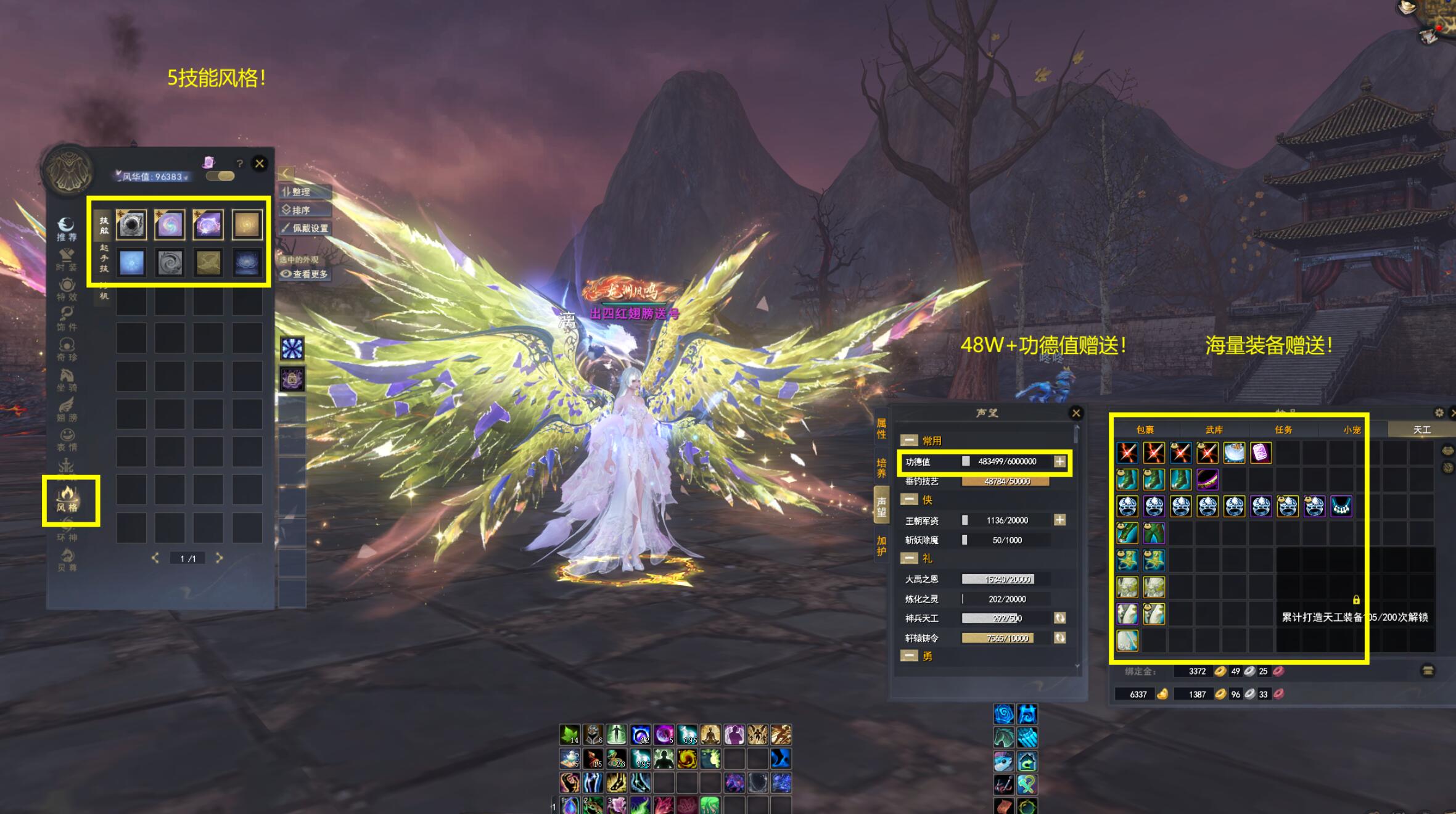Select the purple card item in the bag
Viewport: 1456px width, 814px height.
pos(1261,453)
